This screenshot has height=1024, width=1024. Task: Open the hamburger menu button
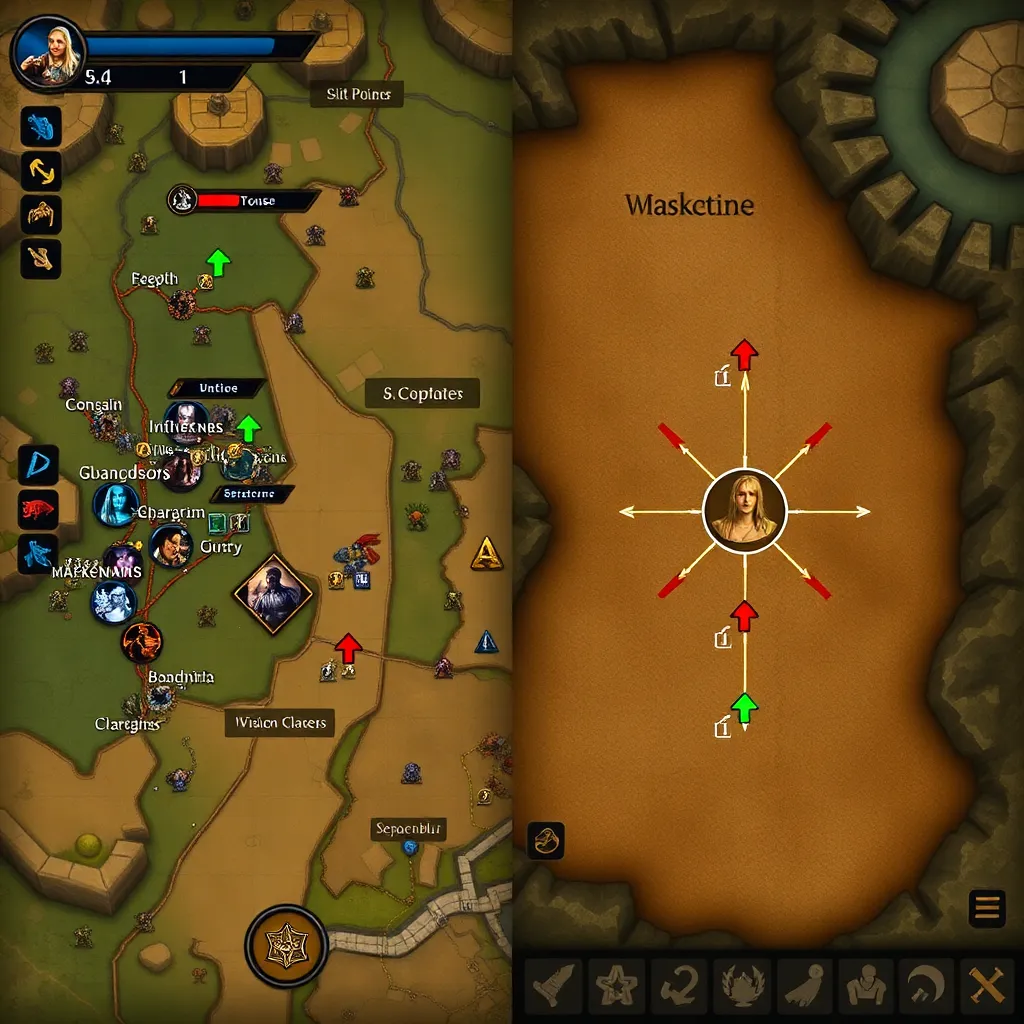986,908
